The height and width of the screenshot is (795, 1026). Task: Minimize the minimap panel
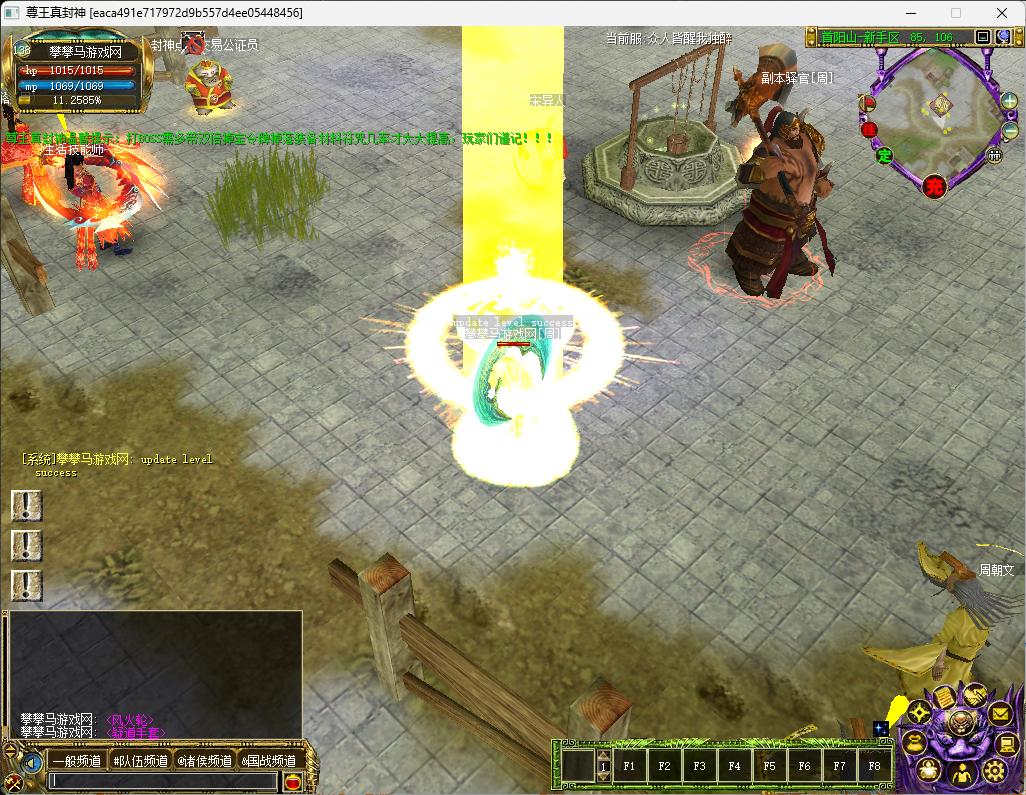pyautogui.click(x=983, y=37)
